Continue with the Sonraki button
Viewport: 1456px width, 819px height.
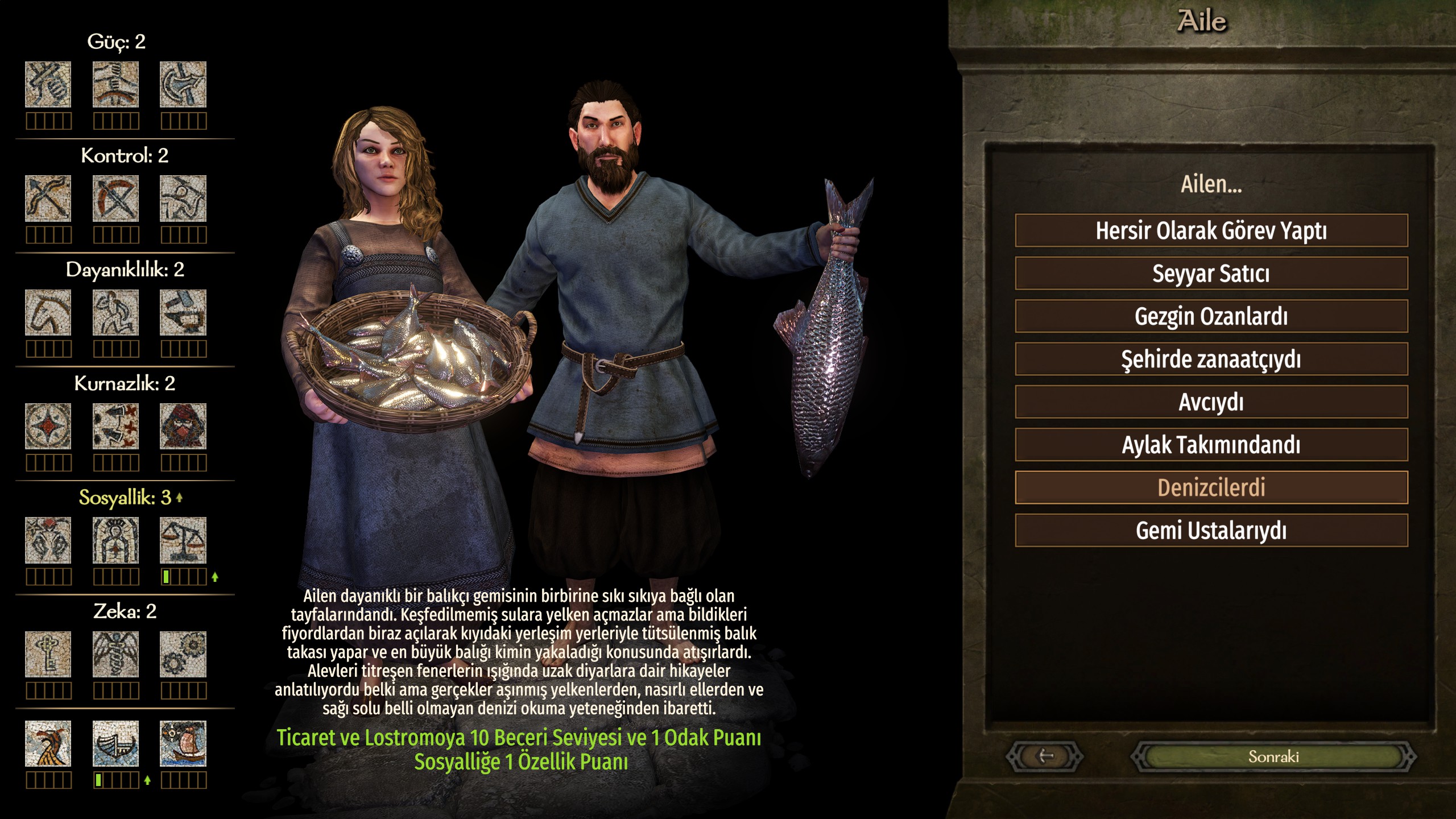(x=1273, y=756)
